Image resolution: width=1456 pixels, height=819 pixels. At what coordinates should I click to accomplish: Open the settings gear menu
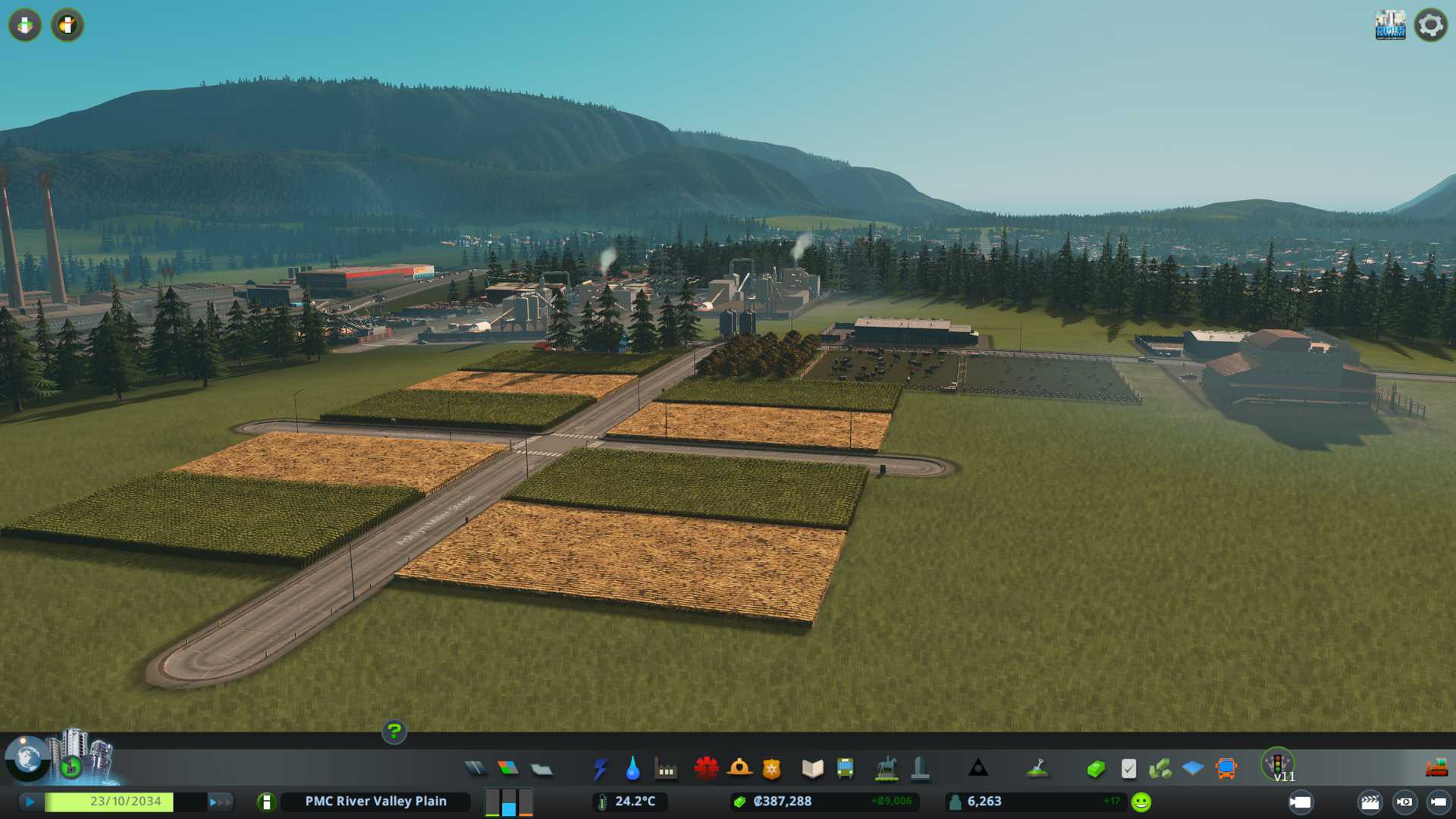(x=1430, y=25)
